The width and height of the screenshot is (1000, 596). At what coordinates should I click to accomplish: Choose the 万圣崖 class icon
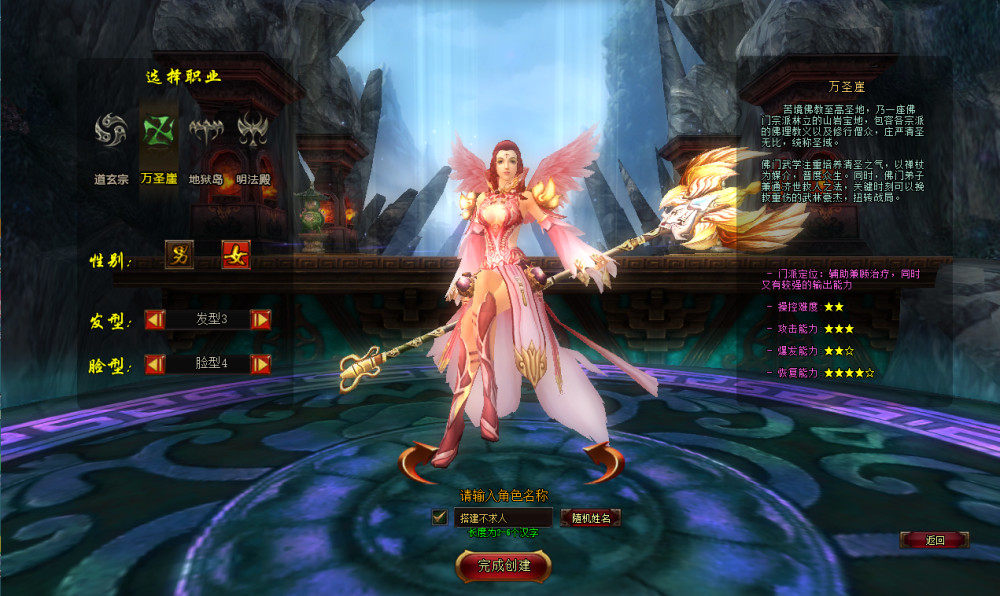(159, 130)
